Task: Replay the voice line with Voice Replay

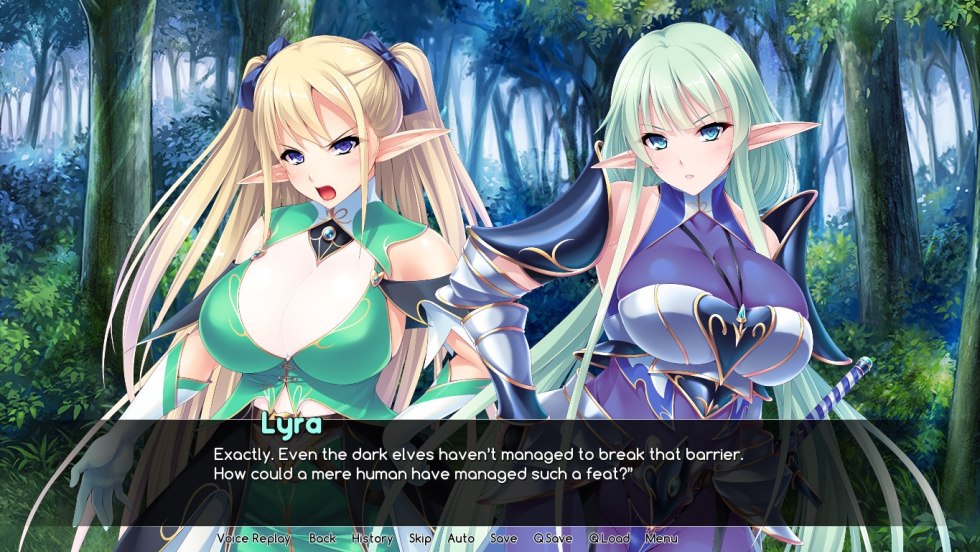Action: coord(254,538)
